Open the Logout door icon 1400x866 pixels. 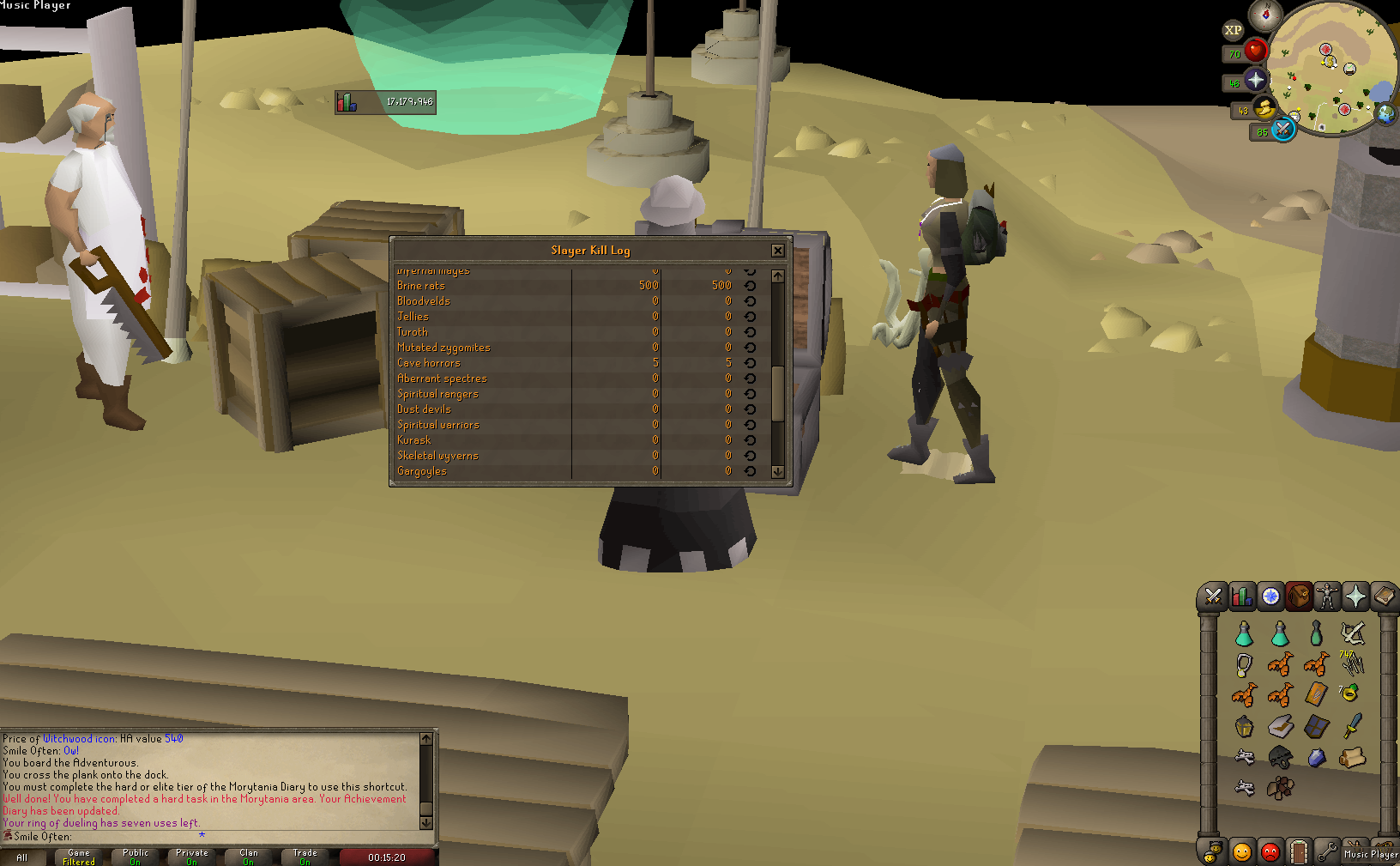(x=1299, y=851)
